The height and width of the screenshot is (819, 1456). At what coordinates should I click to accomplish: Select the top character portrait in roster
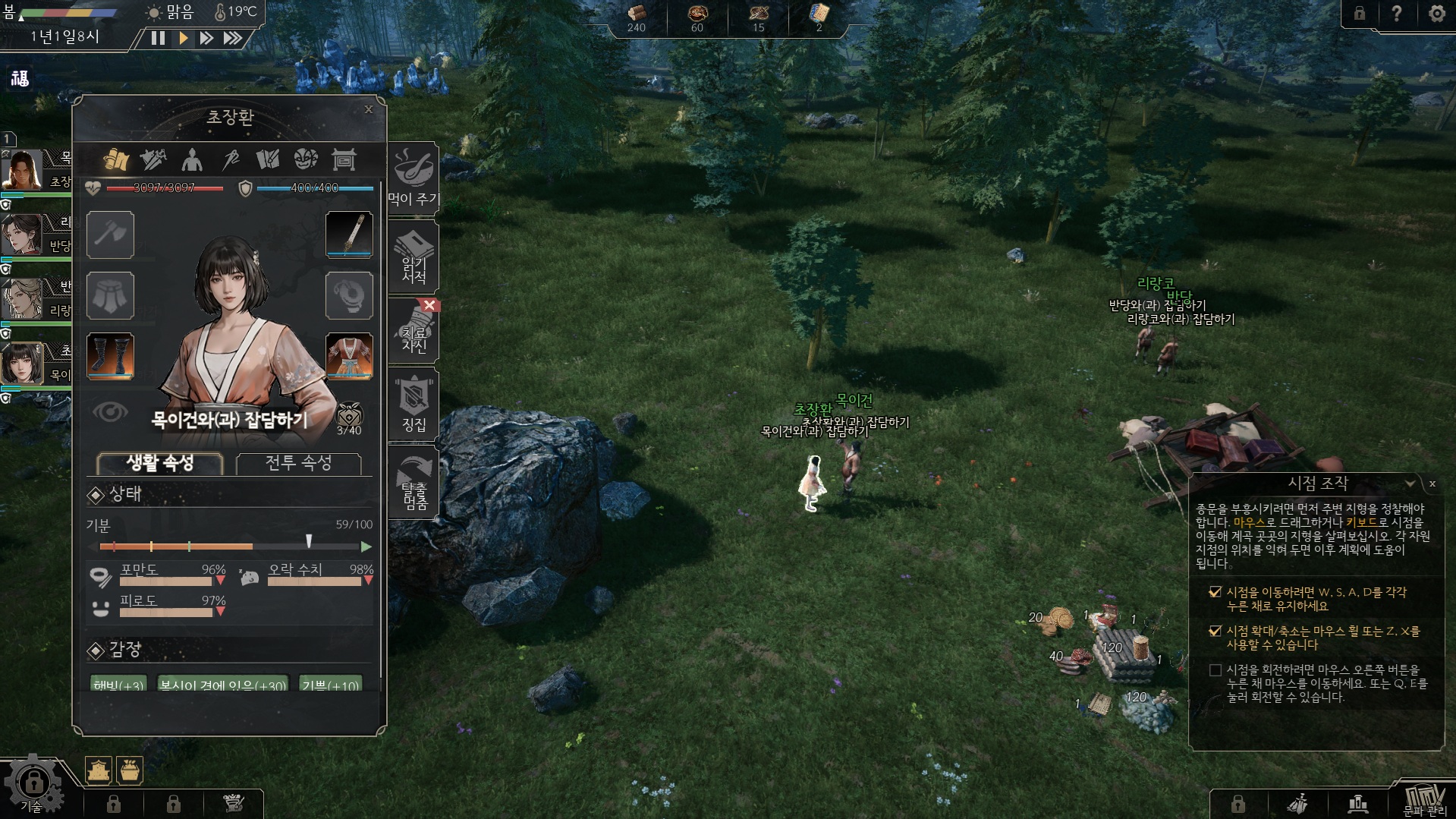coord(23,169)
